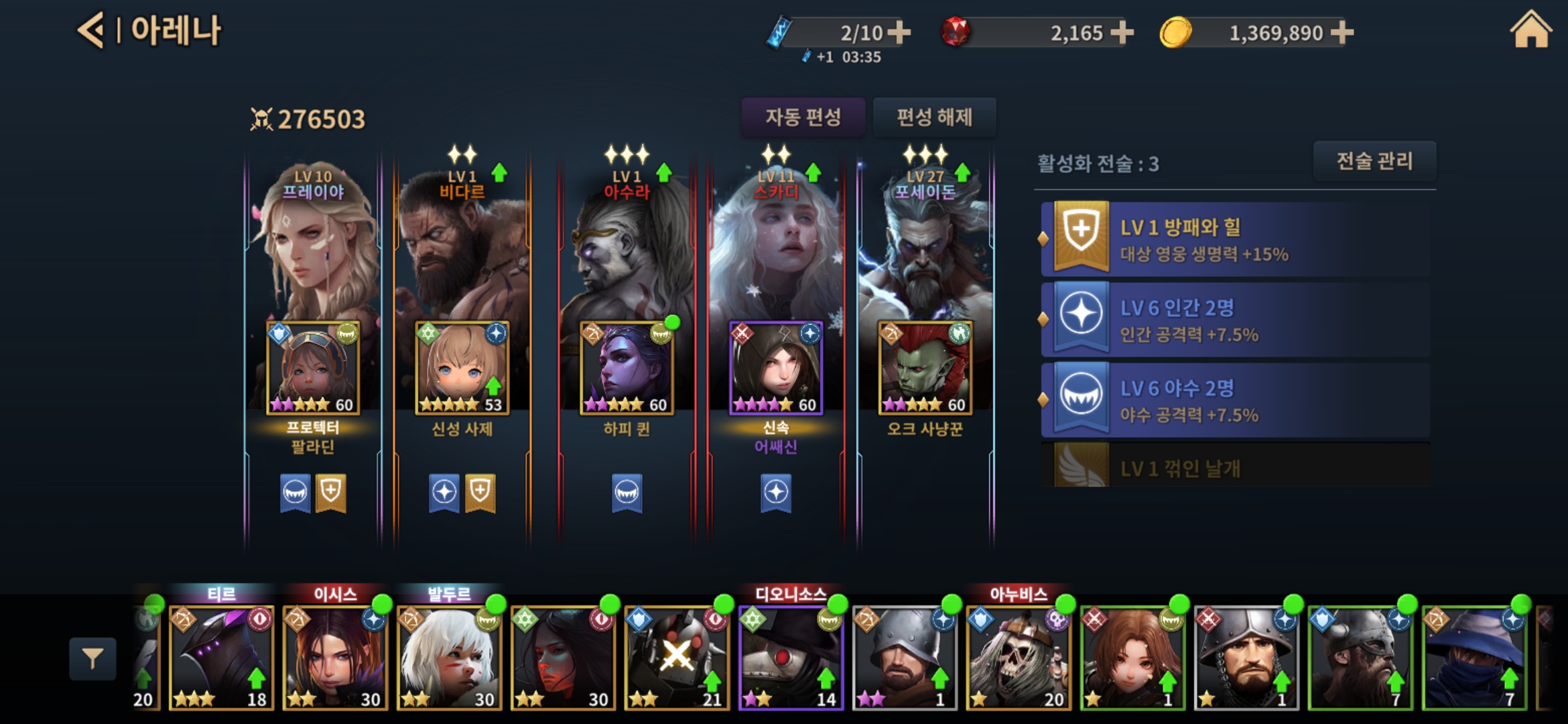The image size is (1568, 724).
Task: Select the 야수 2명 tactic row
Action: [x=1235, y=400]
